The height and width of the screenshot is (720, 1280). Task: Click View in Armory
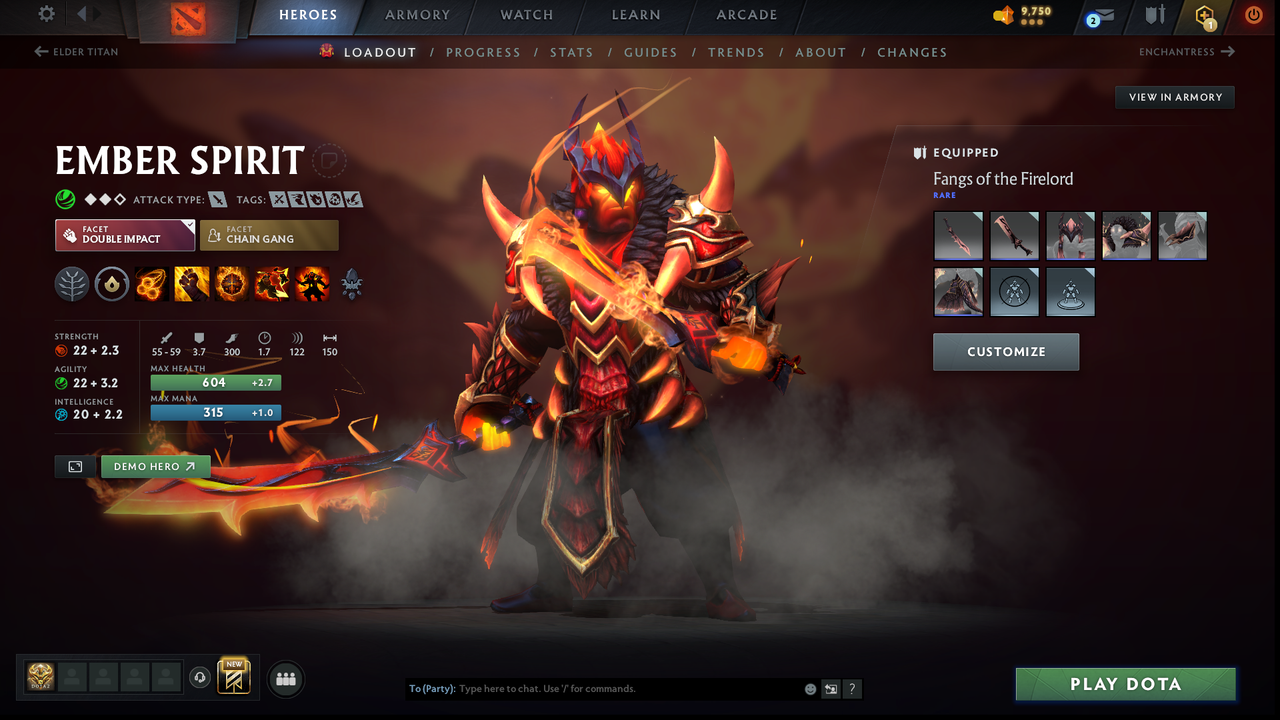tap(1174, 97)
